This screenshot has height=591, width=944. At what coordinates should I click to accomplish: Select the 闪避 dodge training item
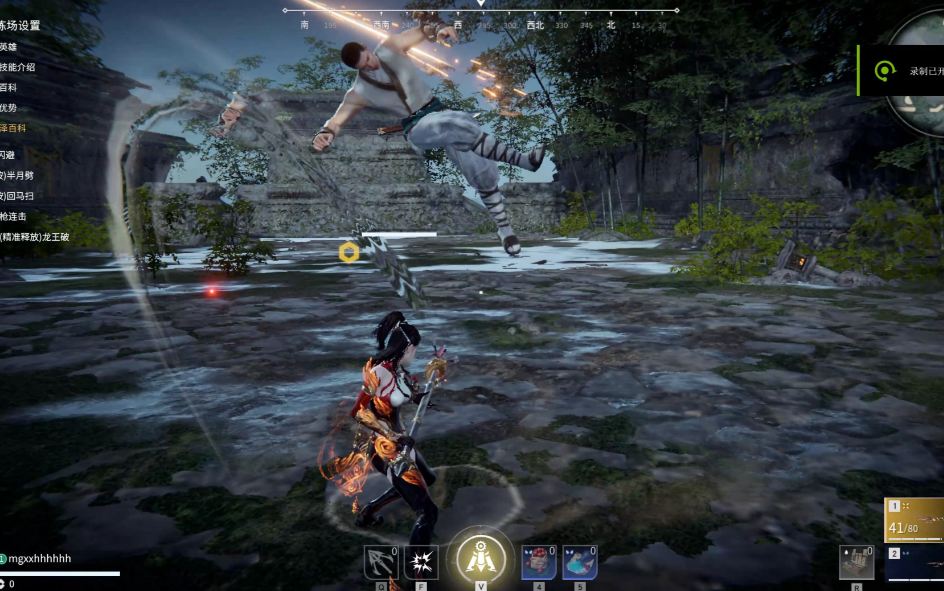pos(8,155)
